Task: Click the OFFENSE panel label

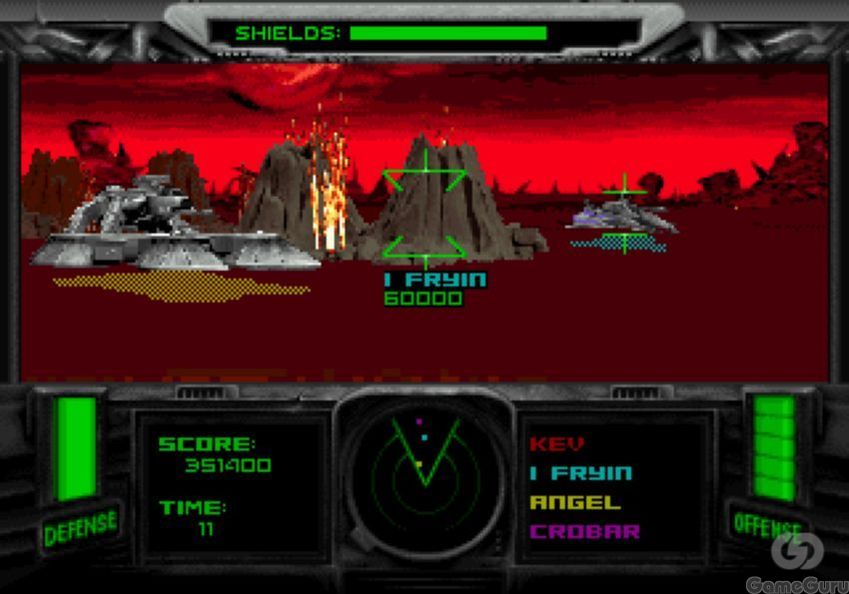Action: (768, 524)
